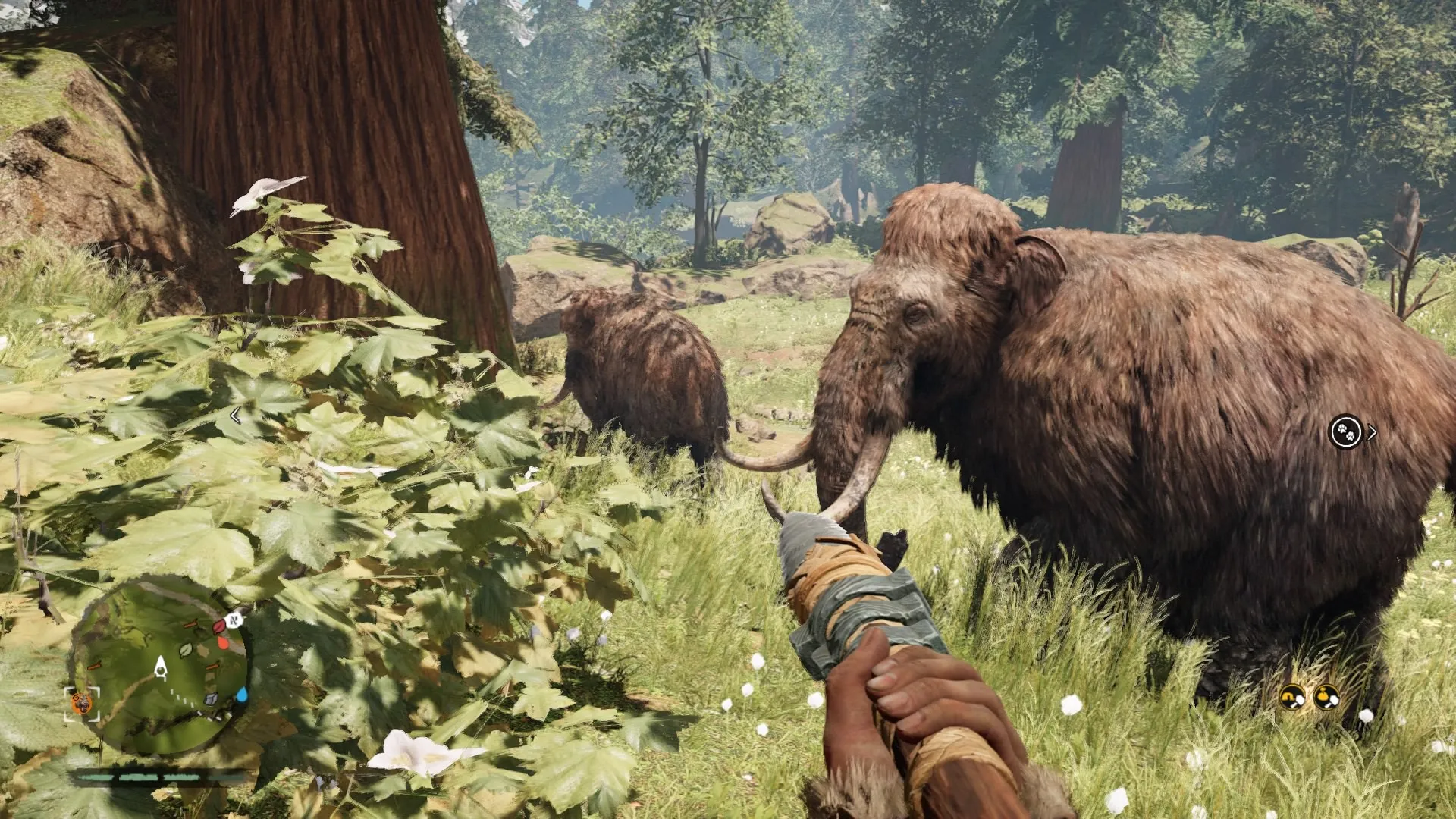Select the red leaf minimap marker
1456x819 pixels.
tap(219, 626)
